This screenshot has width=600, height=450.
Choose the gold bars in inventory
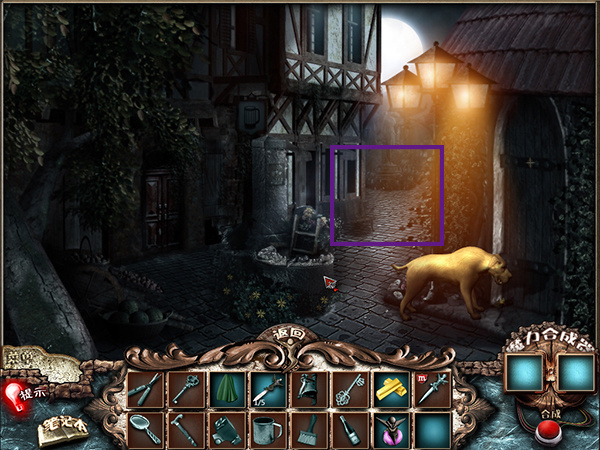coord(391,389)
